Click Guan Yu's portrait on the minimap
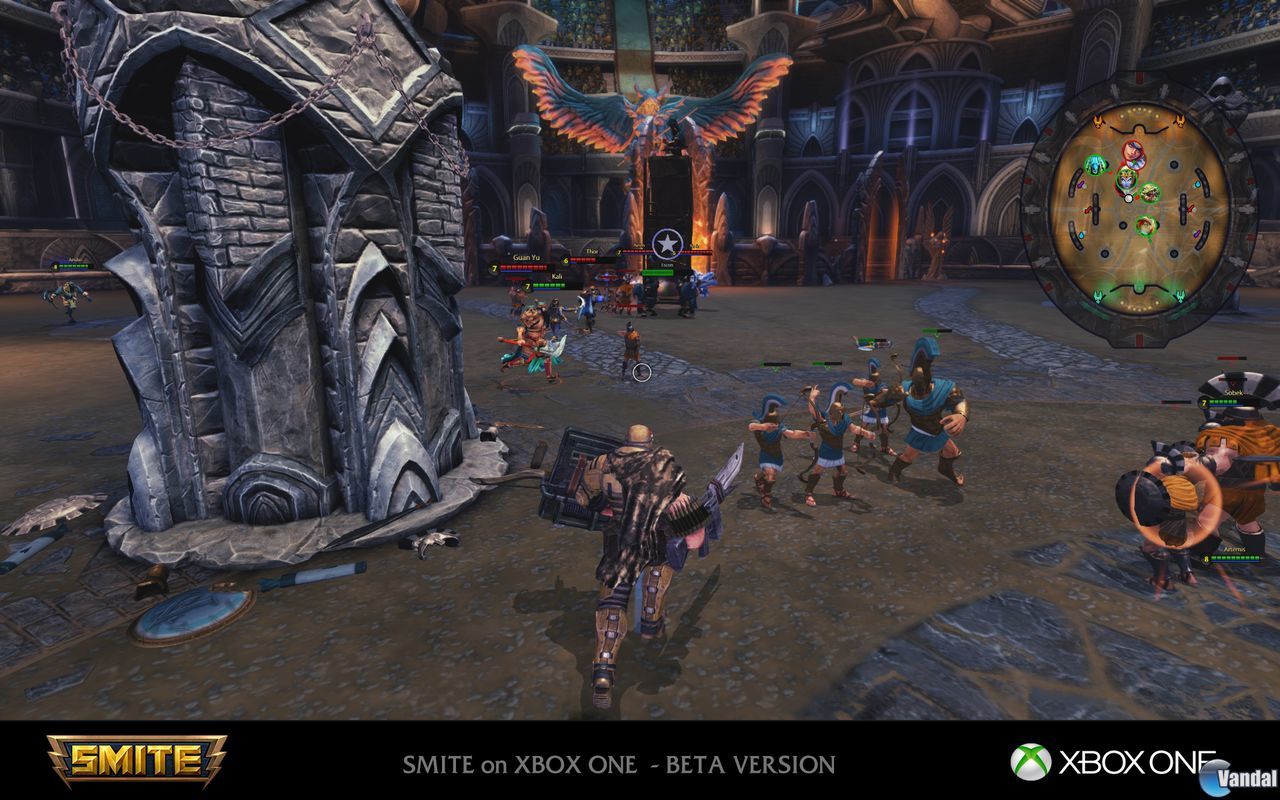The width and height of the screenshot is (1280, 800). click(1151, 194)
